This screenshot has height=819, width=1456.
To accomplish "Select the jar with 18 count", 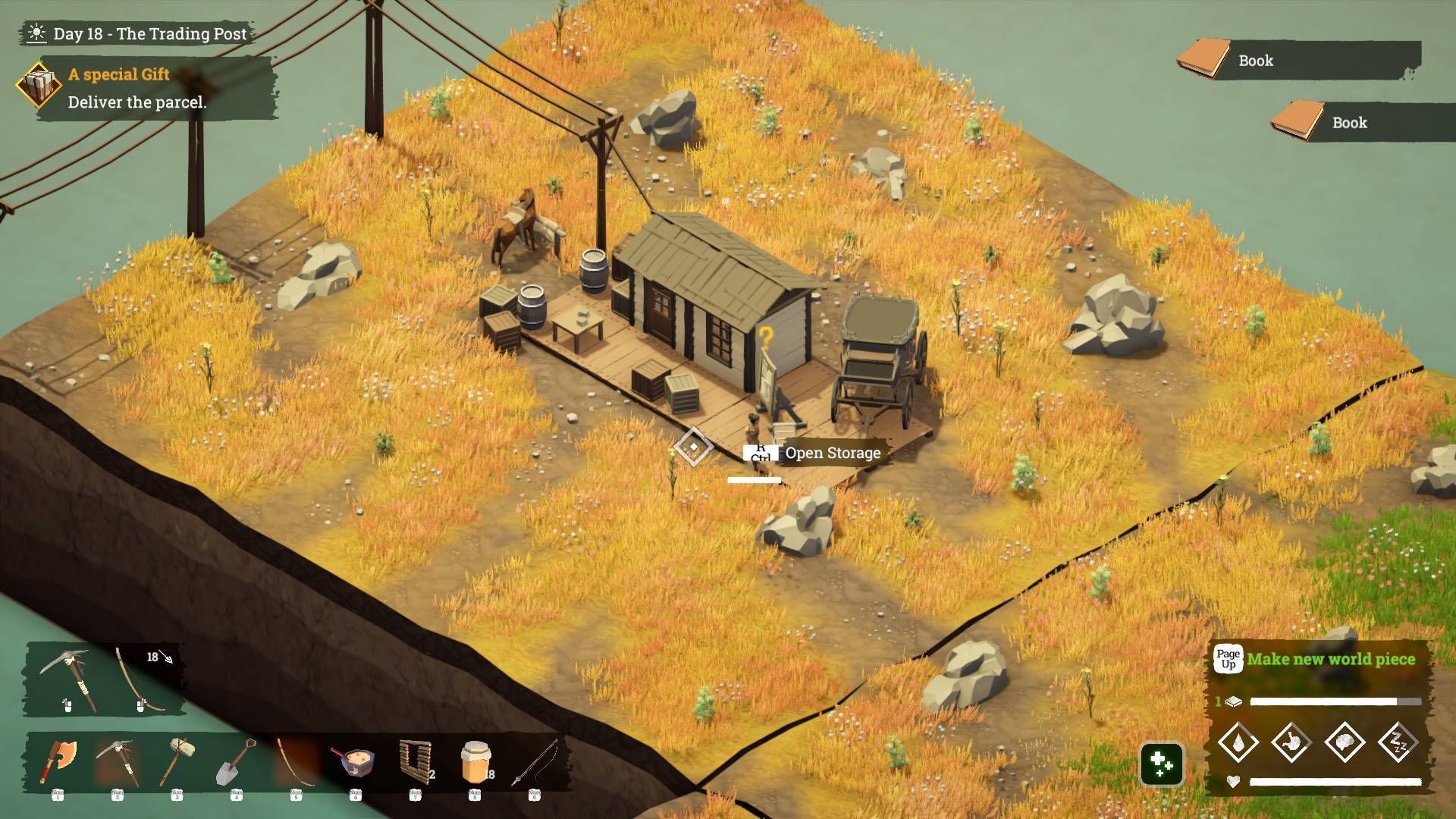I will pos(475,761).
